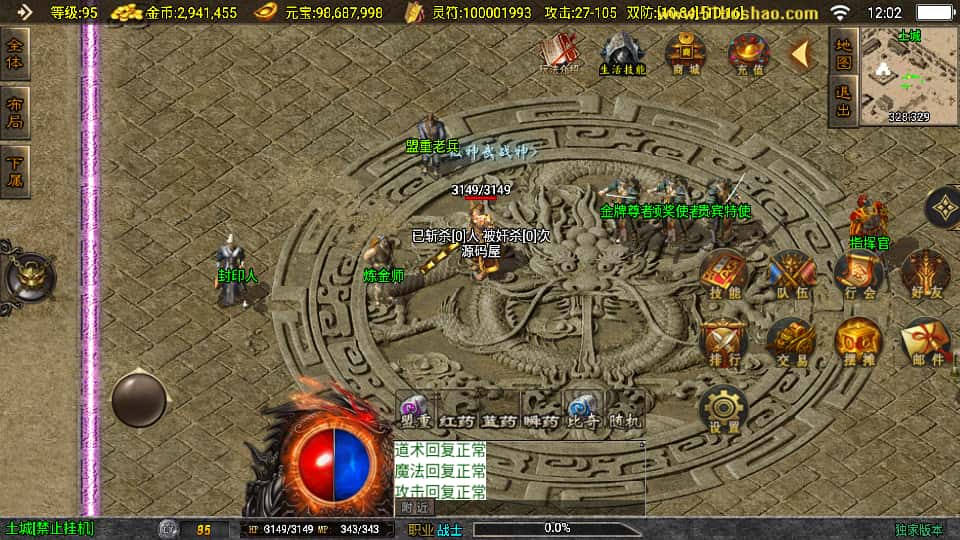This screenshot has width=960, height=540.
Task: Open the 生活技能 life skills icon
Action: pyautogui.click(x=622, y=53)
